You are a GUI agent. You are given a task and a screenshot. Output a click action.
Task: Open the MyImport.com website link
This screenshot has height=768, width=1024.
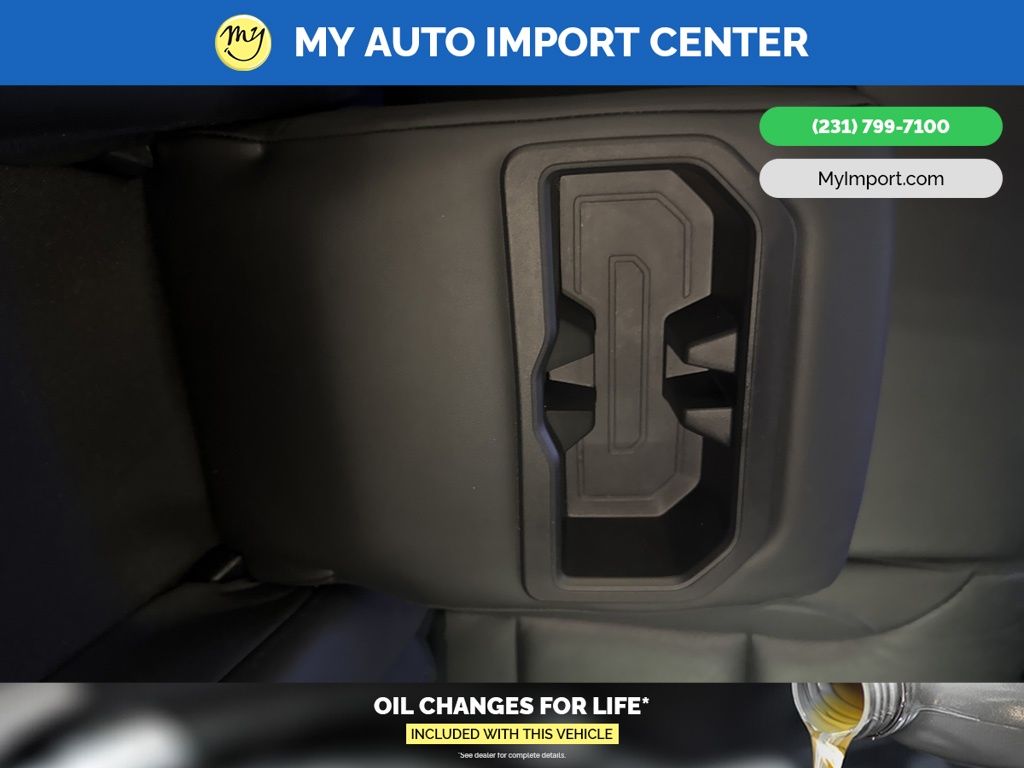coord(880,179)
